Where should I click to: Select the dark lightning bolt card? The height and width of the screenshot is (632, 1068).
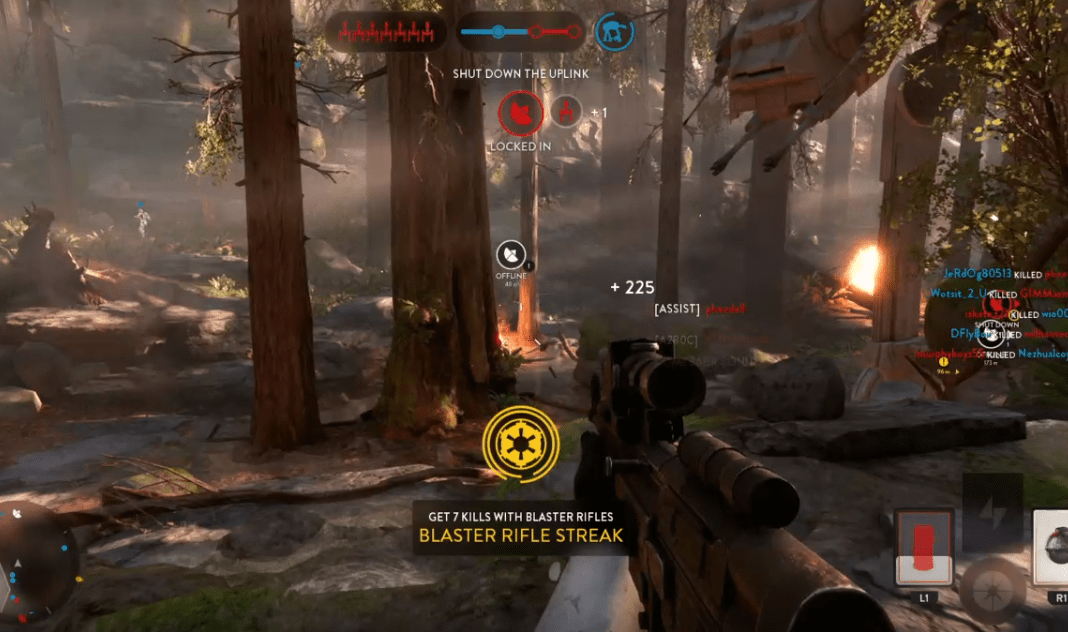pyautogui.click(x=992, y=508)
